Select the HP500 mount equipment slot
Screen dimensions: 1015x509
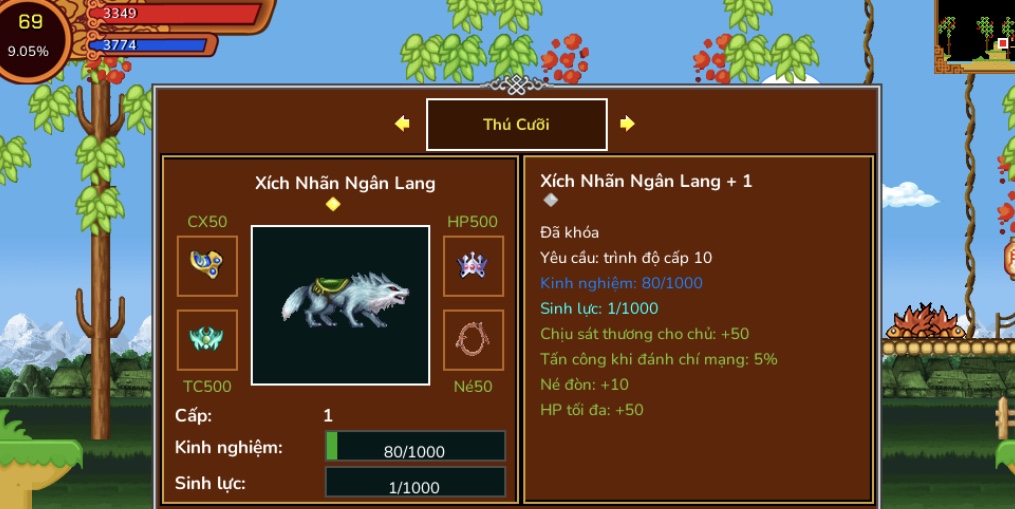(x=473, y=266)
